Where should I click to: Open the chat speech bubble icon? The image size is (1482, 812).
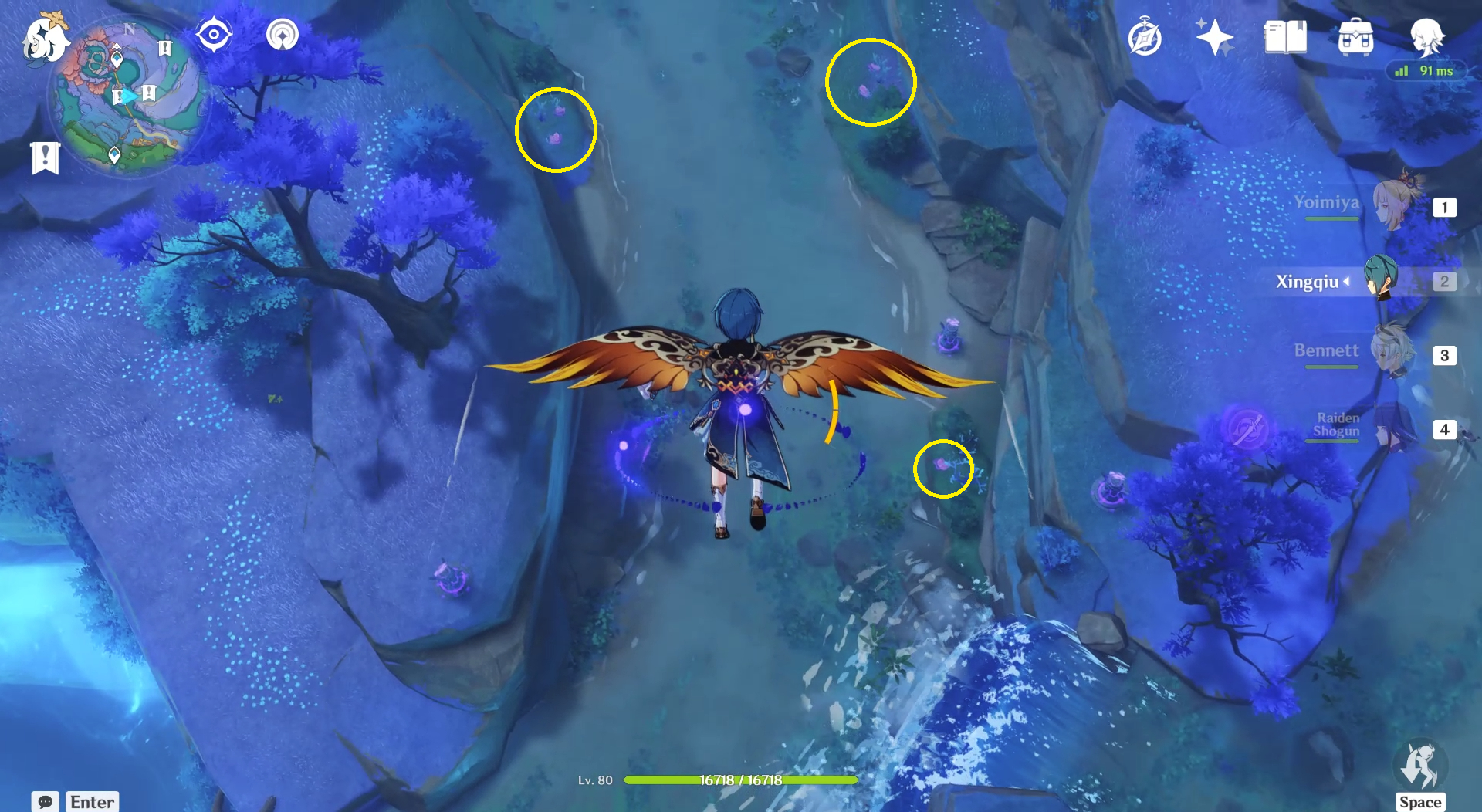pos(46,801)
